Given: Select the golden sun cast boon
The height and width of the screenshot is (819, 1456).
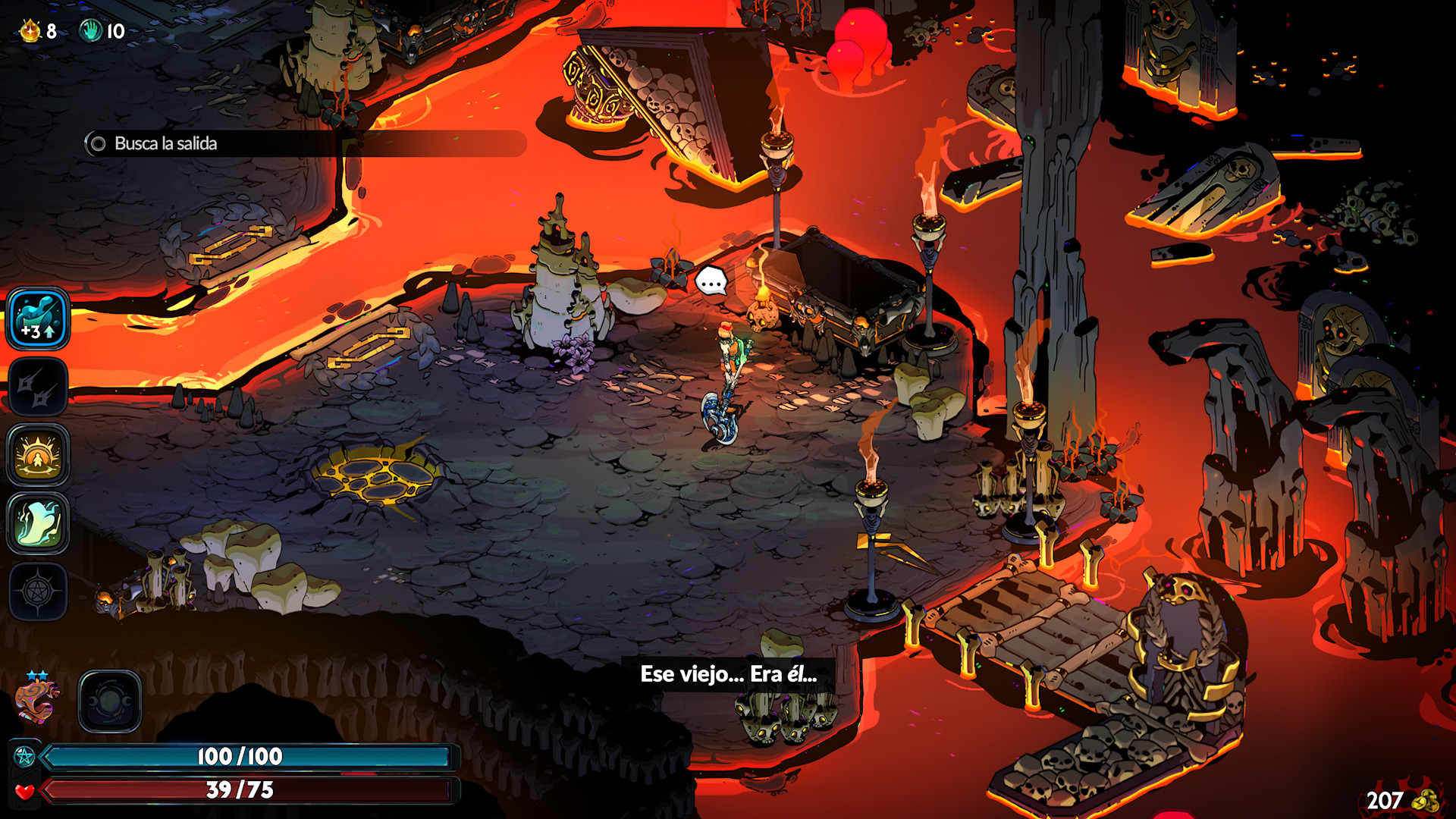Looking at the screenshot, I should click(38, 455).
